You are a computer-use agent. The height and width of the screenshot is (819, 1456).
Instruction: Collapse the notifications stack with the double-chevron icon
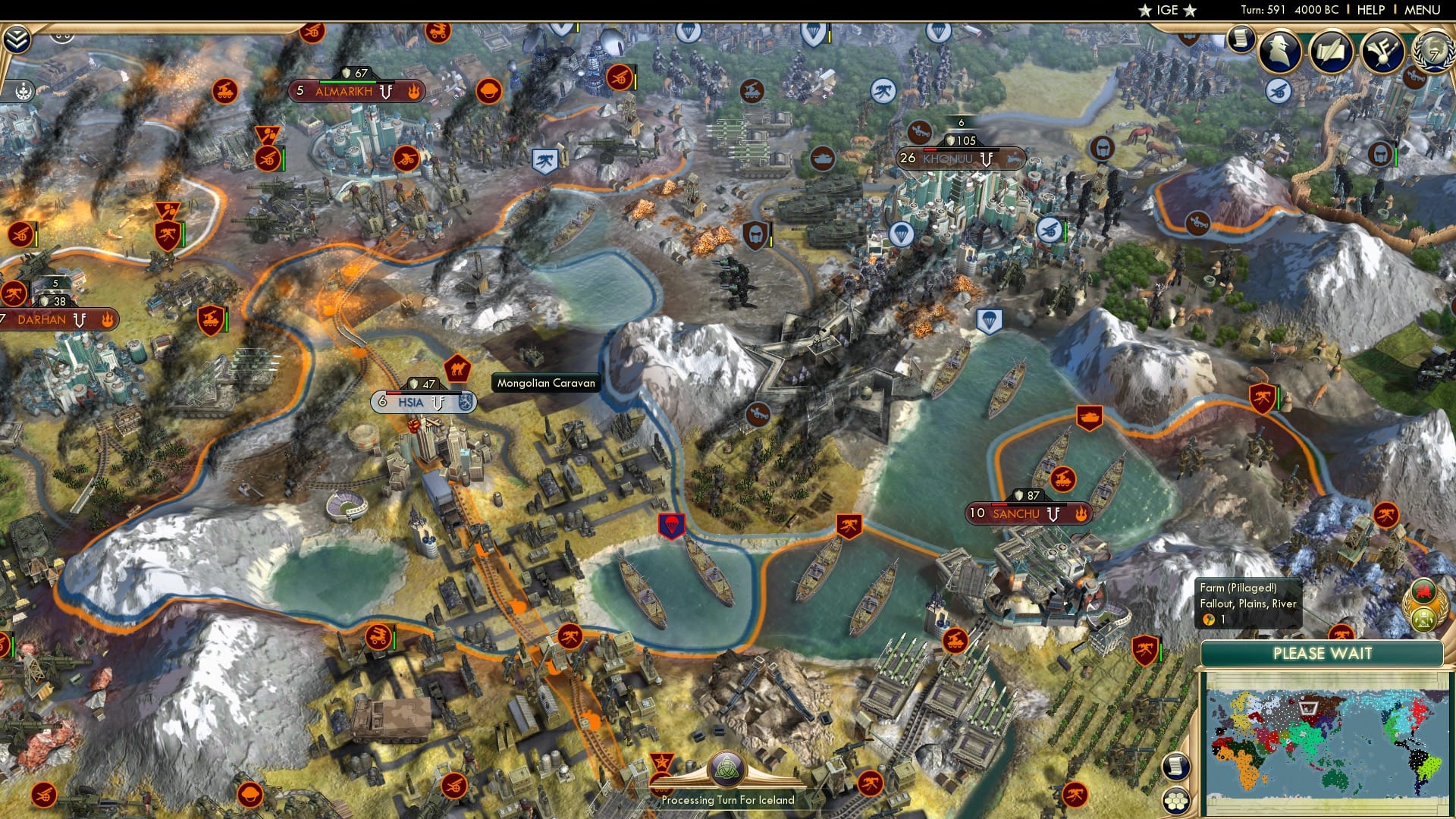(17, 38)
